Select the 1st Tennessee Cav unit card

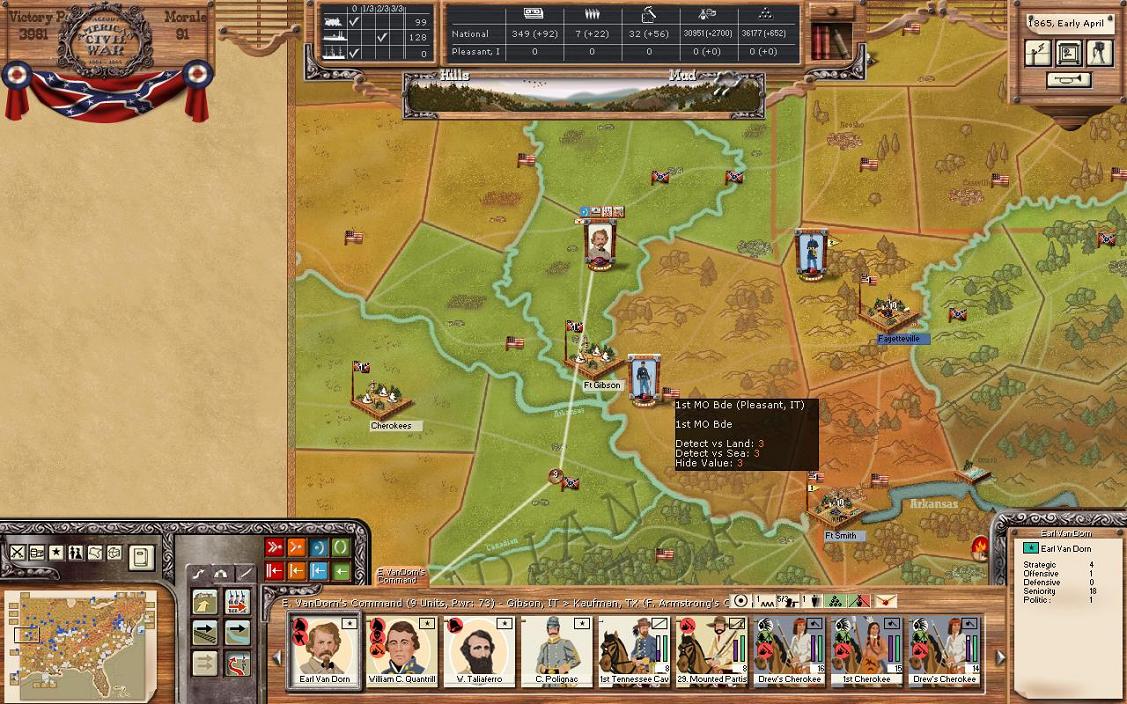click(634, 651)
